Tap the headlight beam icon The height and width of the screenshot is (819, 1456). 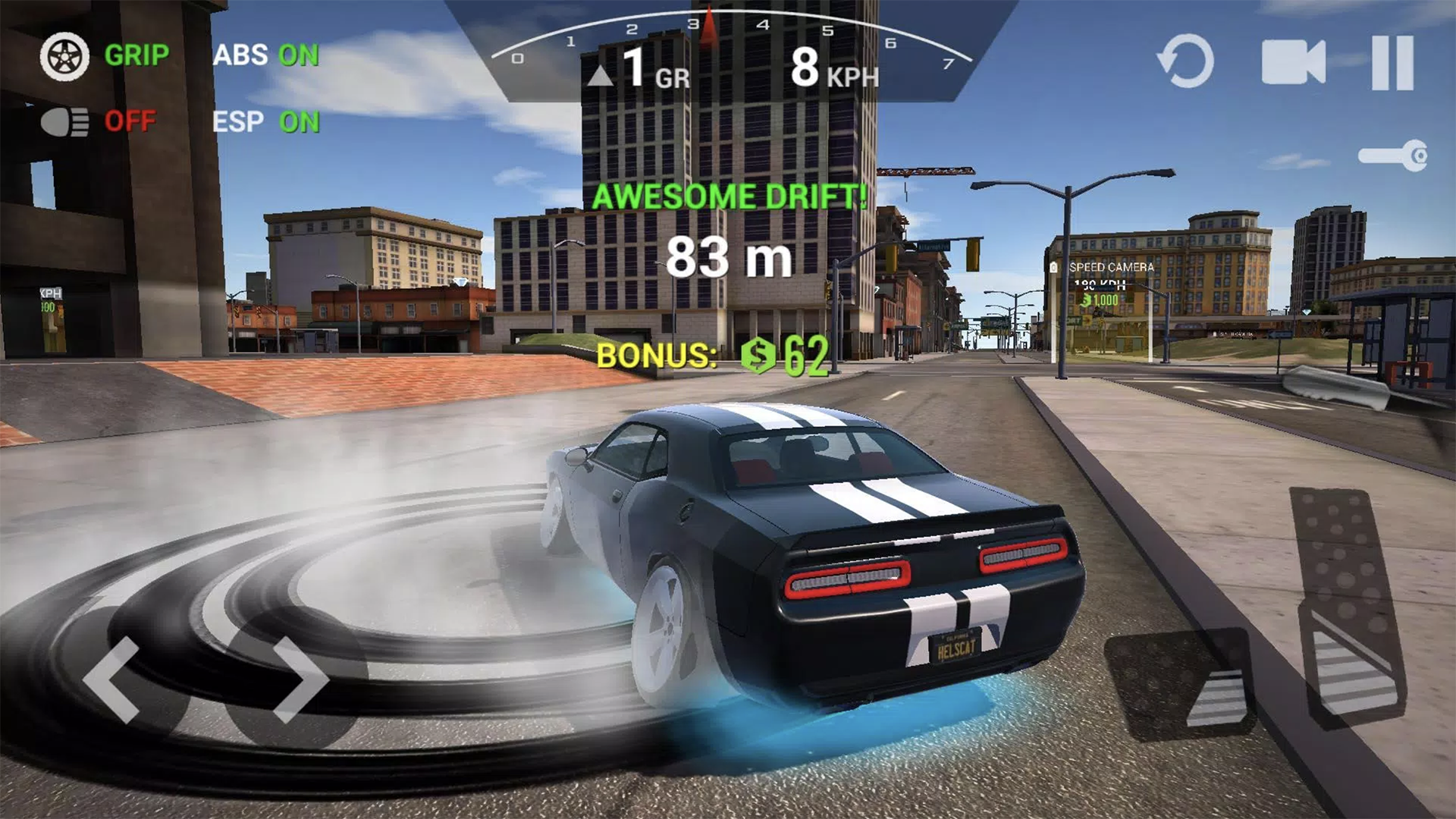click(x=67, y=120)
